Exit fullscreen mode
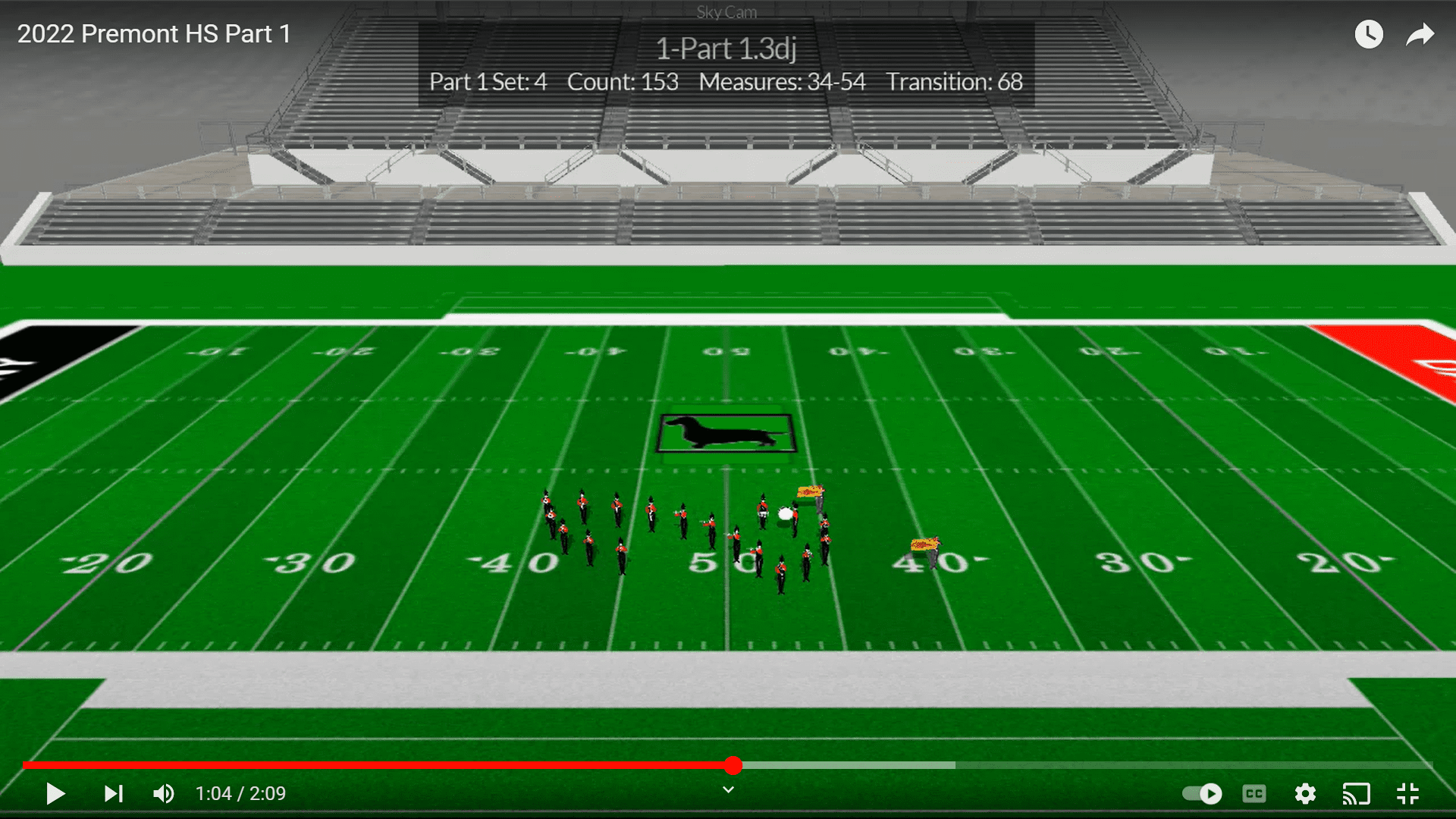1456x819 pixels. click(x=1408, y=793)
